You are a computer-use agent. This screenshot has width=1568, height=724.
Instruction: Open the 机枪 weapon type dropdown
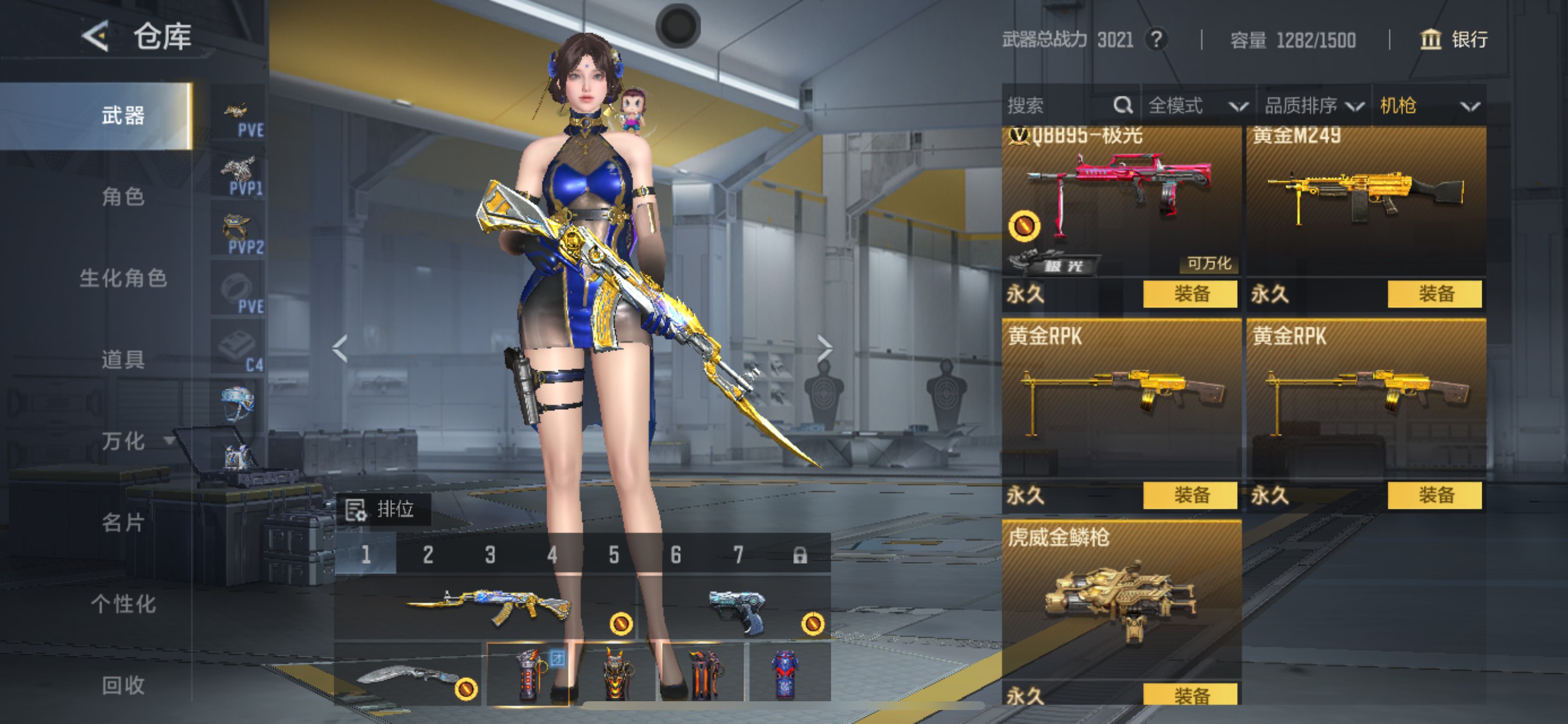click(x=1428, y=106)
